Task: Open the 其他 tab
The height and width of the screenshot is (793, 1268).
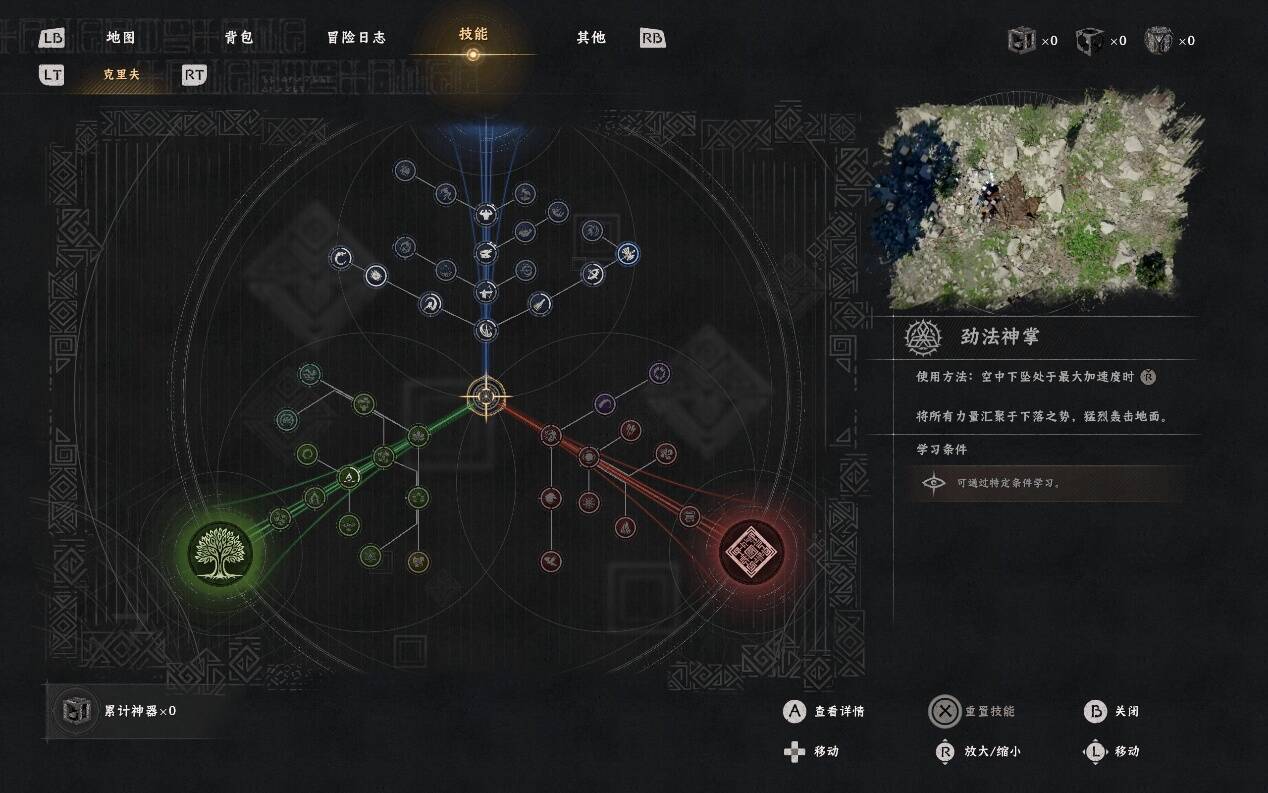Action: [x=591, y=38]
